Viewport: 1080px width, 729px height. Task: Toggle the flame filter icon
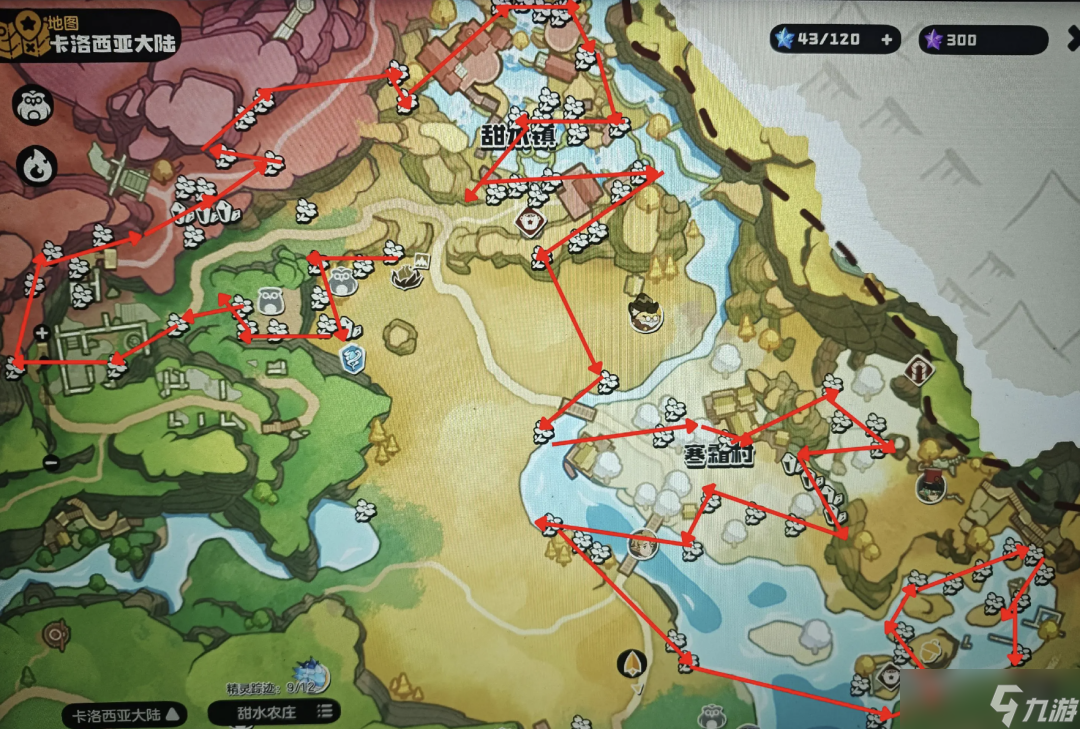pos(36,166)
